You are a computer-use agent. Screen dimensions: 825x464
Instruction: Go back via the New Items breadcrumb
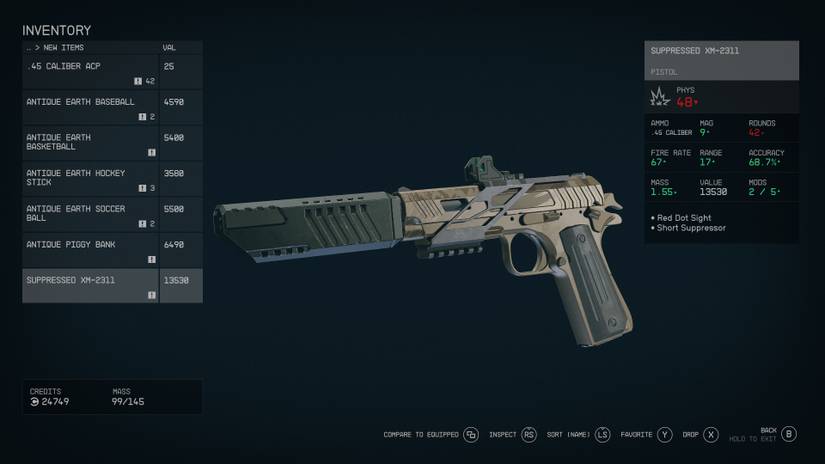[x=59, y=48]
